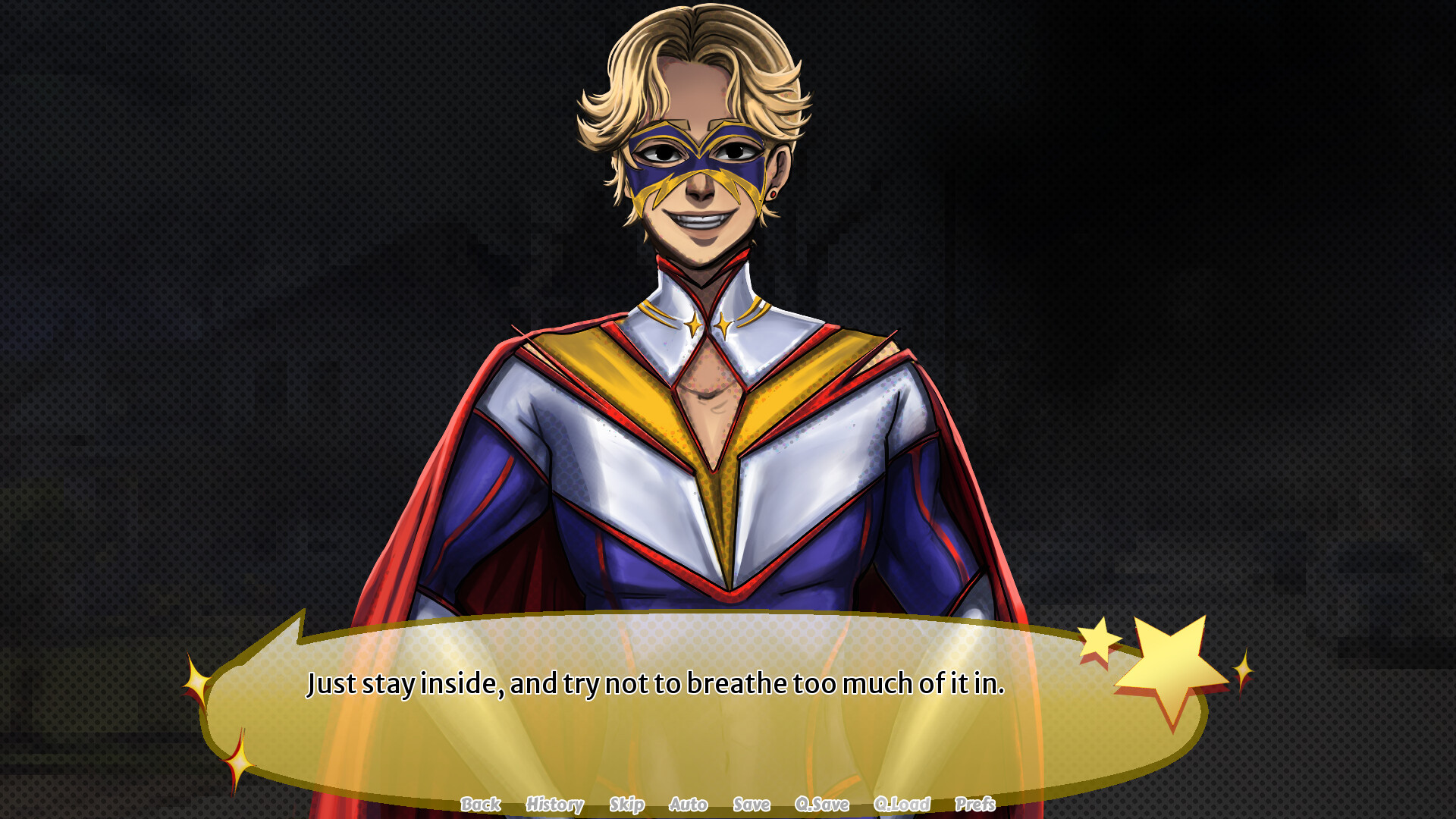The height and width of the screenshot is (819, 1456).
Task: Load the Q.Load quick save slot
Action: click(x=903, y=805)
